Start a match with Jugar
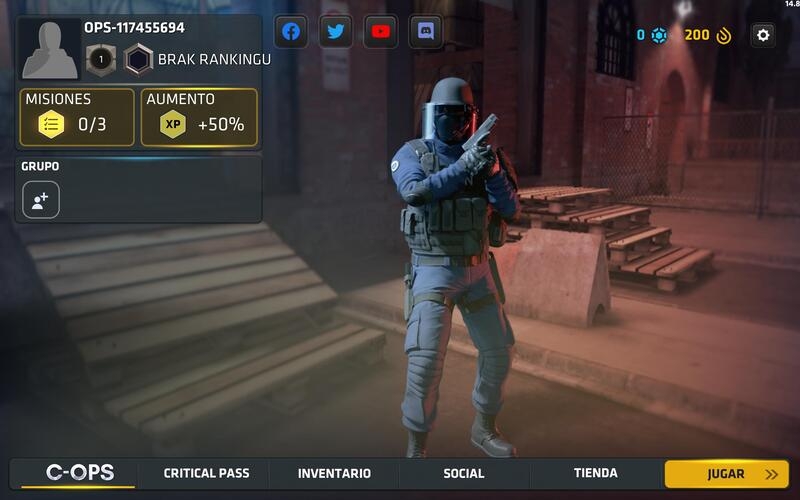 coord(726,474)
